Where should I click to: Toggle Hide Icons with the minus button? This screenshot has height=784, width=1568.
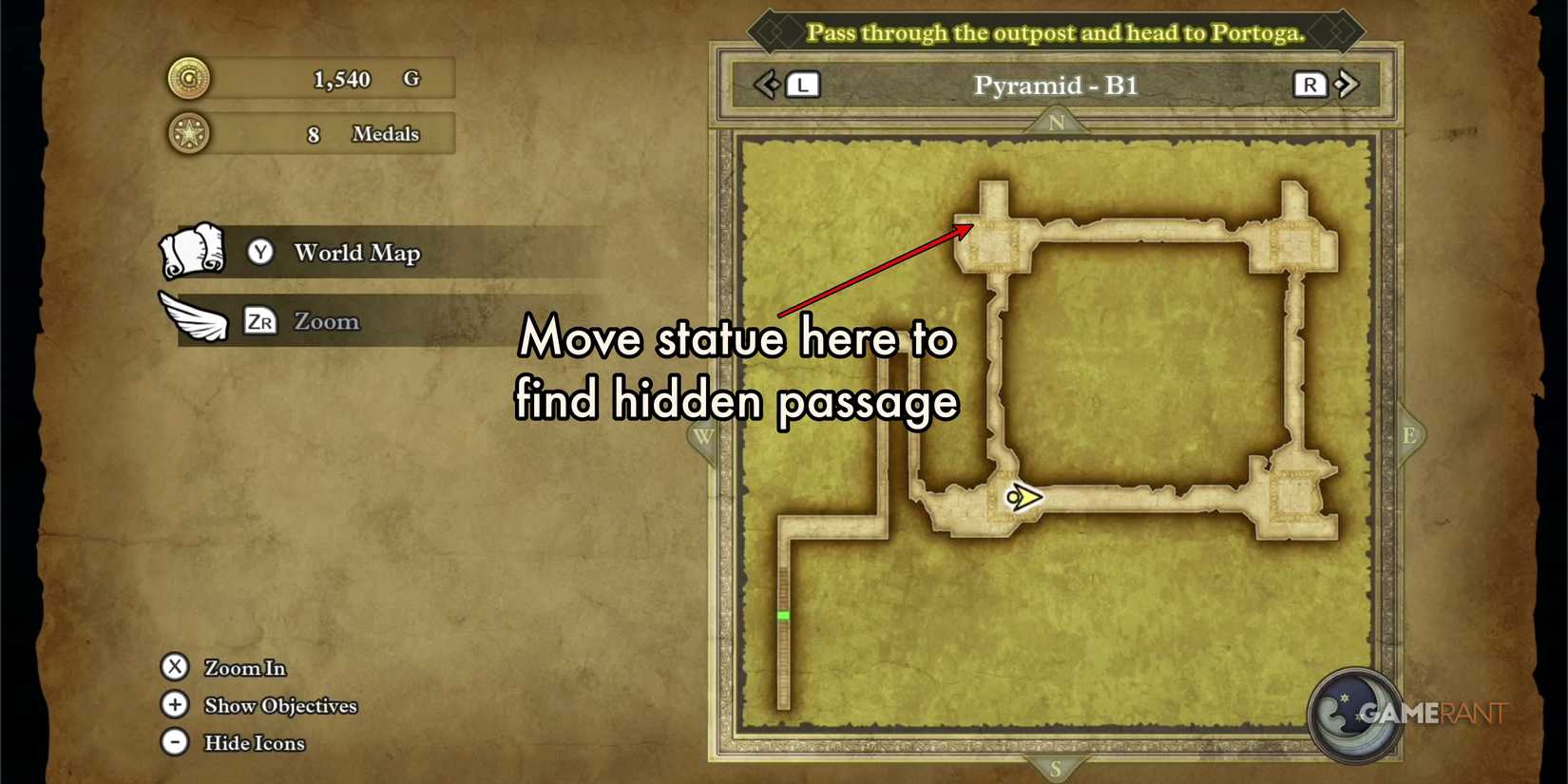click(x=175, y=742)
